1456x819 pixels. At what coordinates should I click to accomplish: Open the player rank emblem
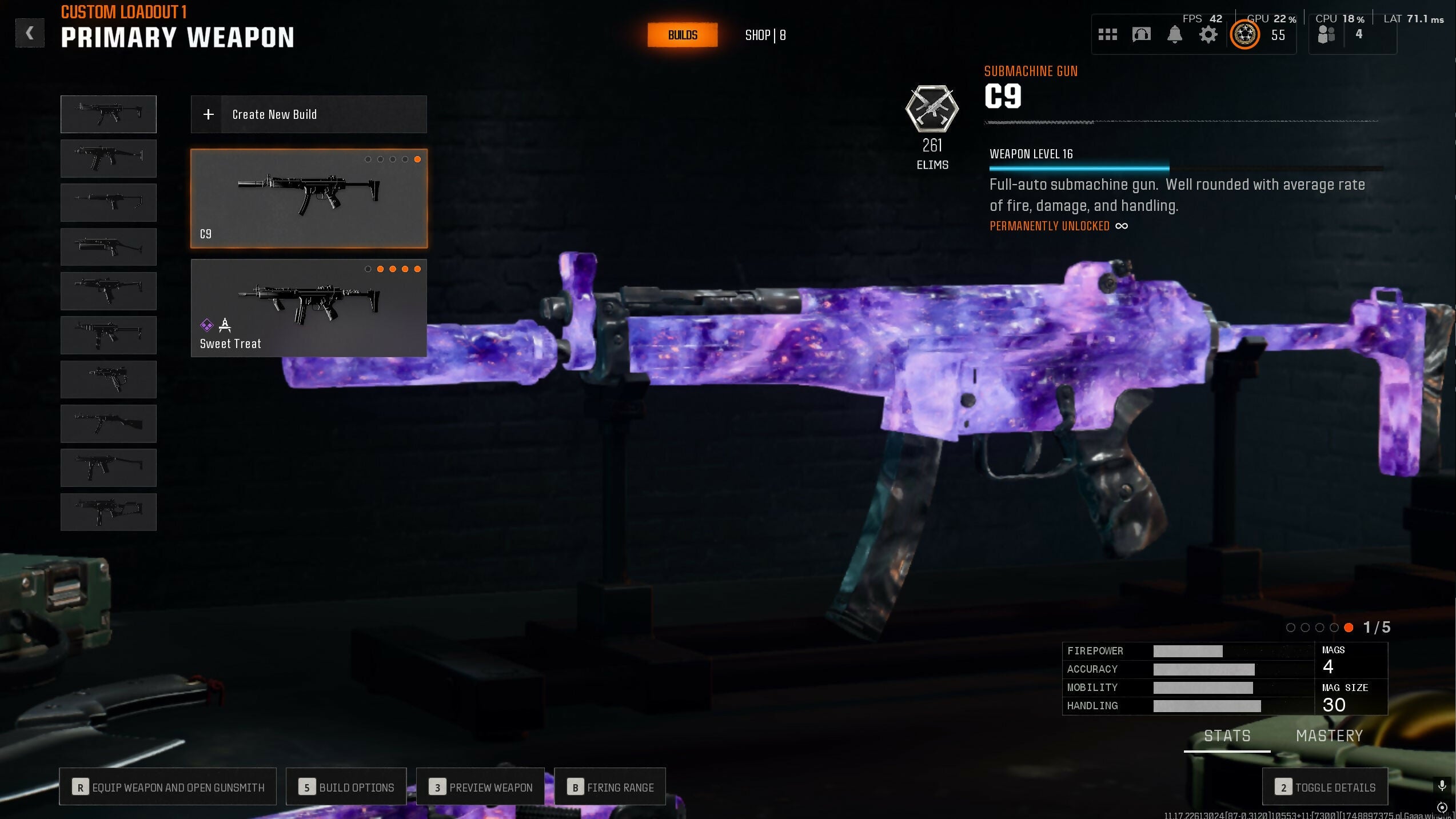[1244, 35]
